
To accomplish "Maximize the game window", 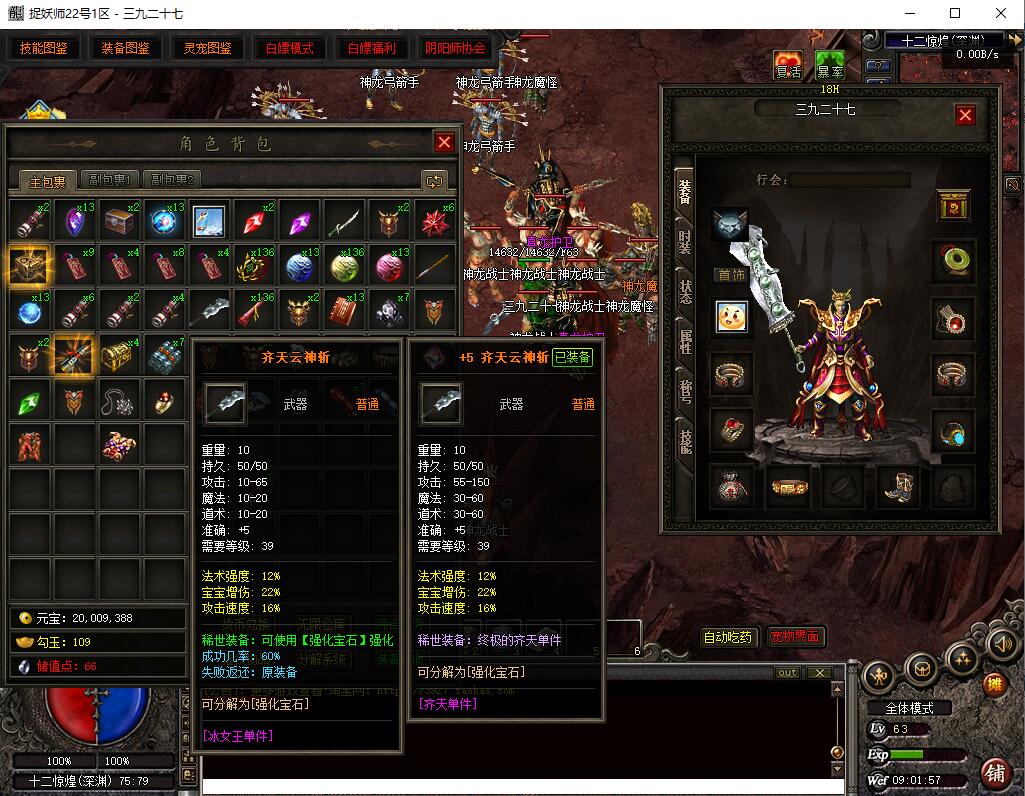I will [955, 13].
